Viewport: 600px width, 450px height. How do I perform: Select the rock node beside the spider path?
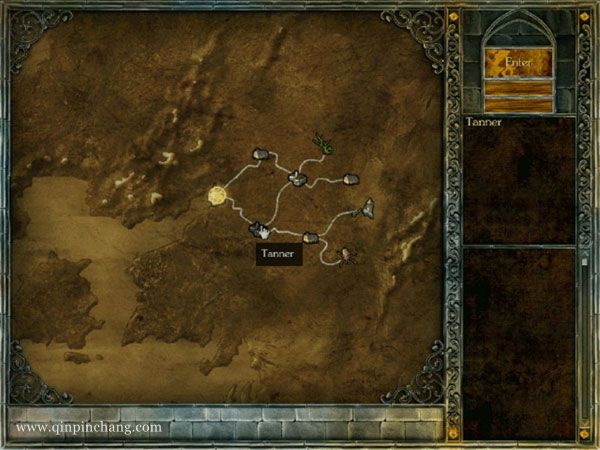click(310, 238)
